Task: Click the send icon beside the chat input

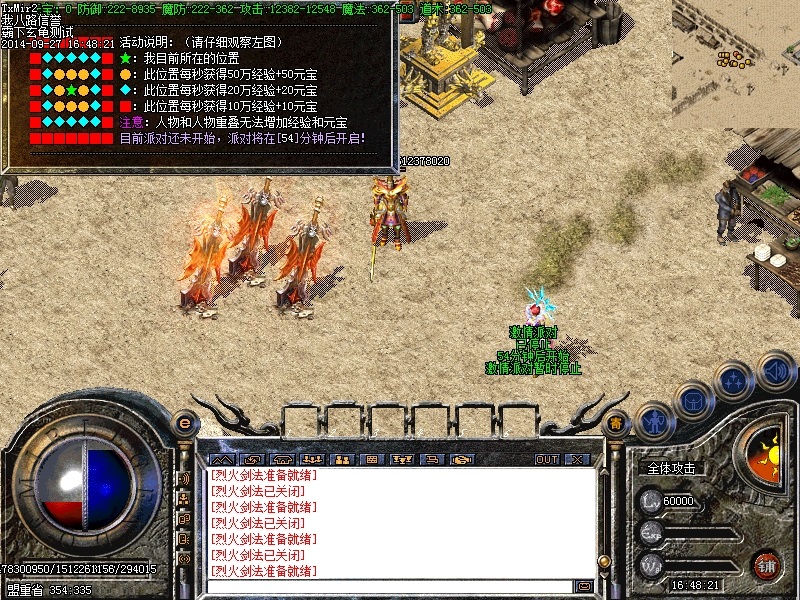Action: click(585, 586)
